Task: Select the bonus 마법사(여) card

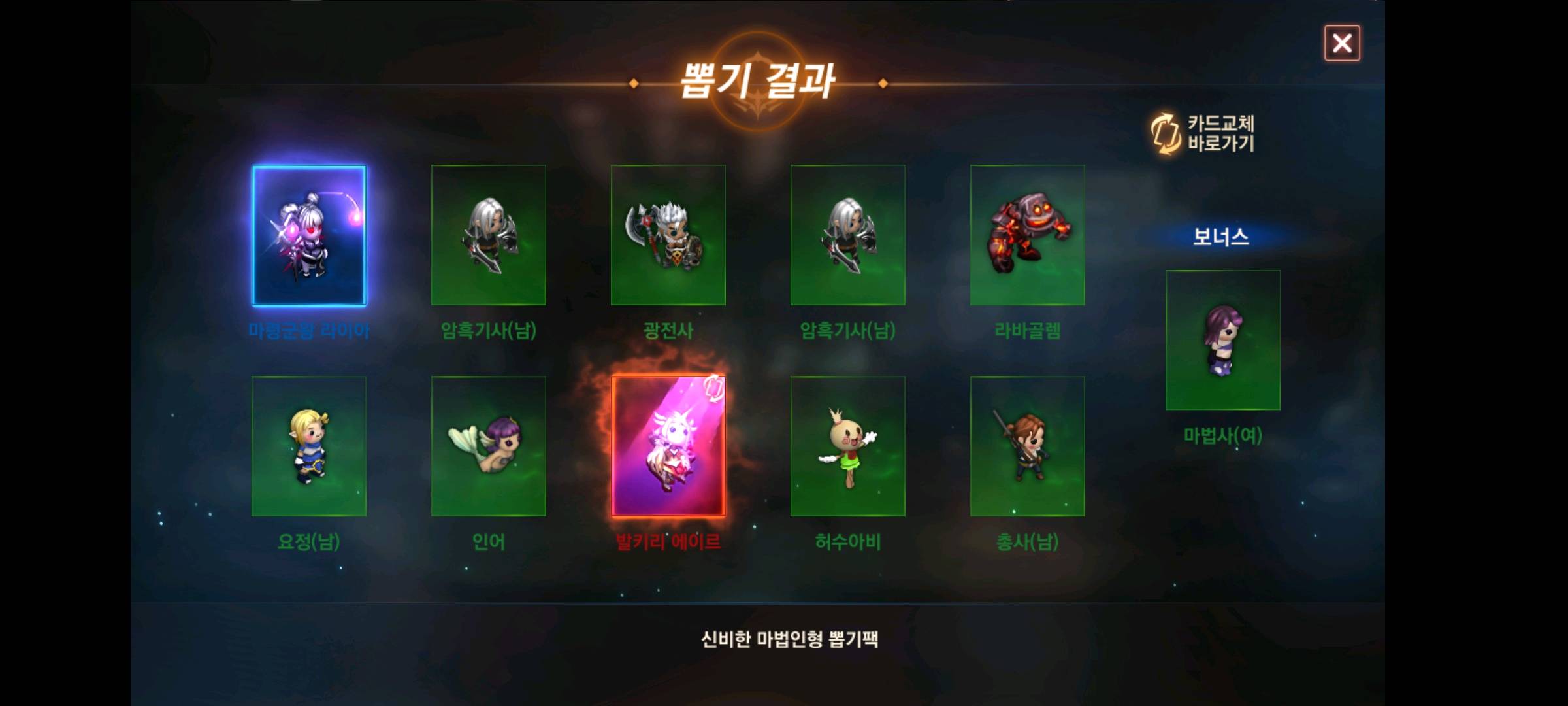Action: click(x=1222, y=341)
